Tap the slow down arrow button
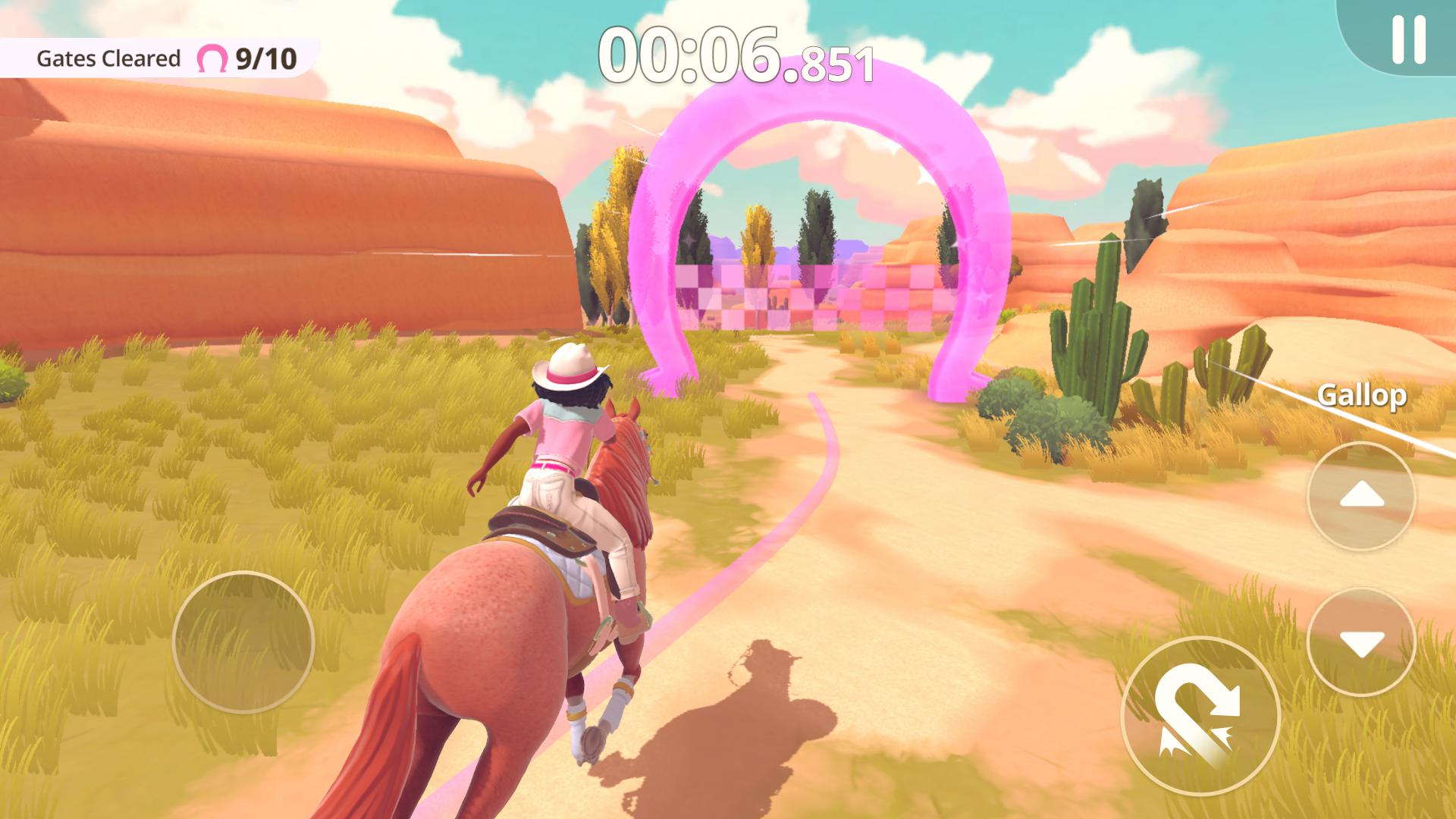The height and width of the screenshot is (819, 1456). 1361,642
